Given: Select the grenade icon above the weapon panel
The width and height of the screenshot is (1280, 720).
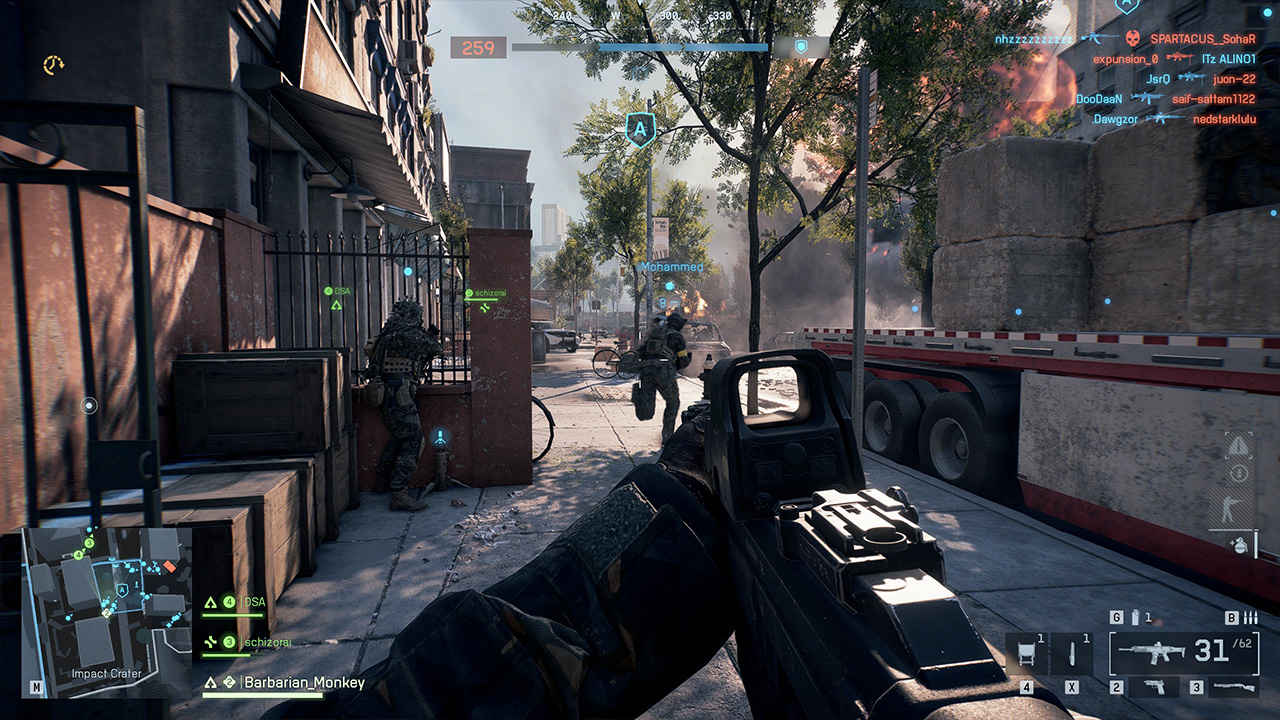Looking at the screenshot, I should 1134,618.
